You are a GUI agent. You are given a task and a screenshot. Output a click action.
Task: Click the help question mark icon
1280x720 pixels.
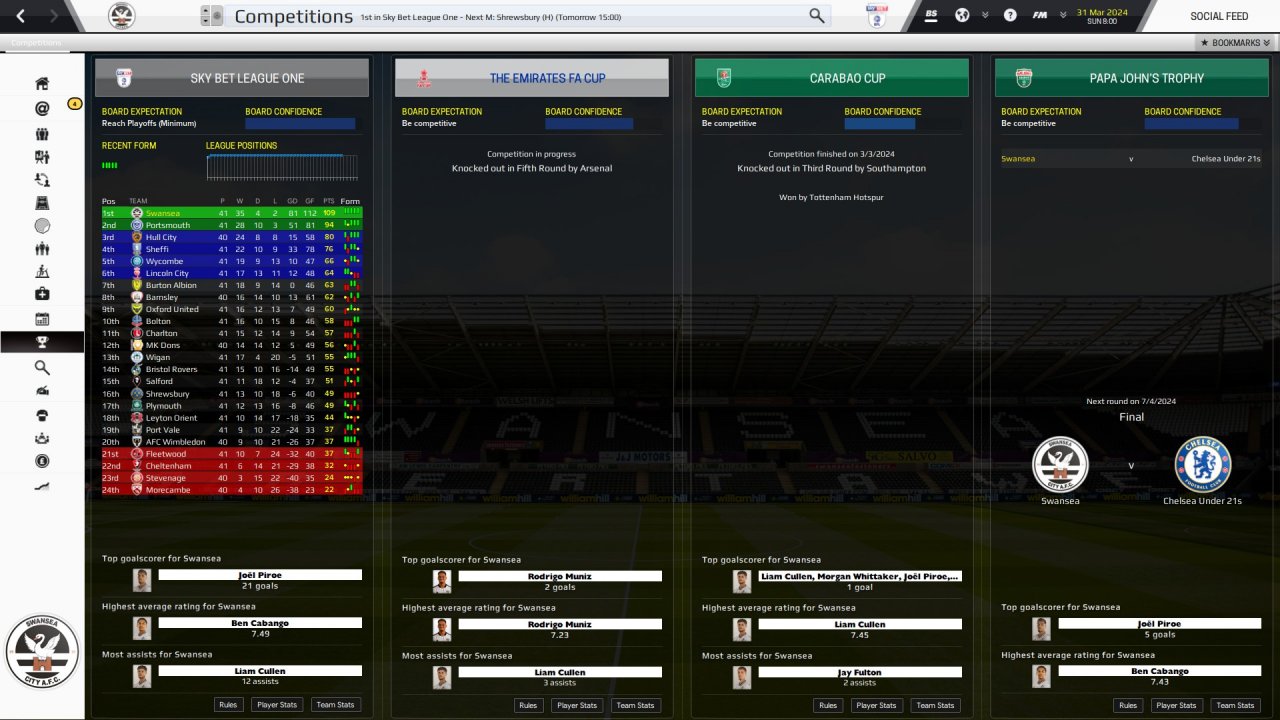point(1010,15)
